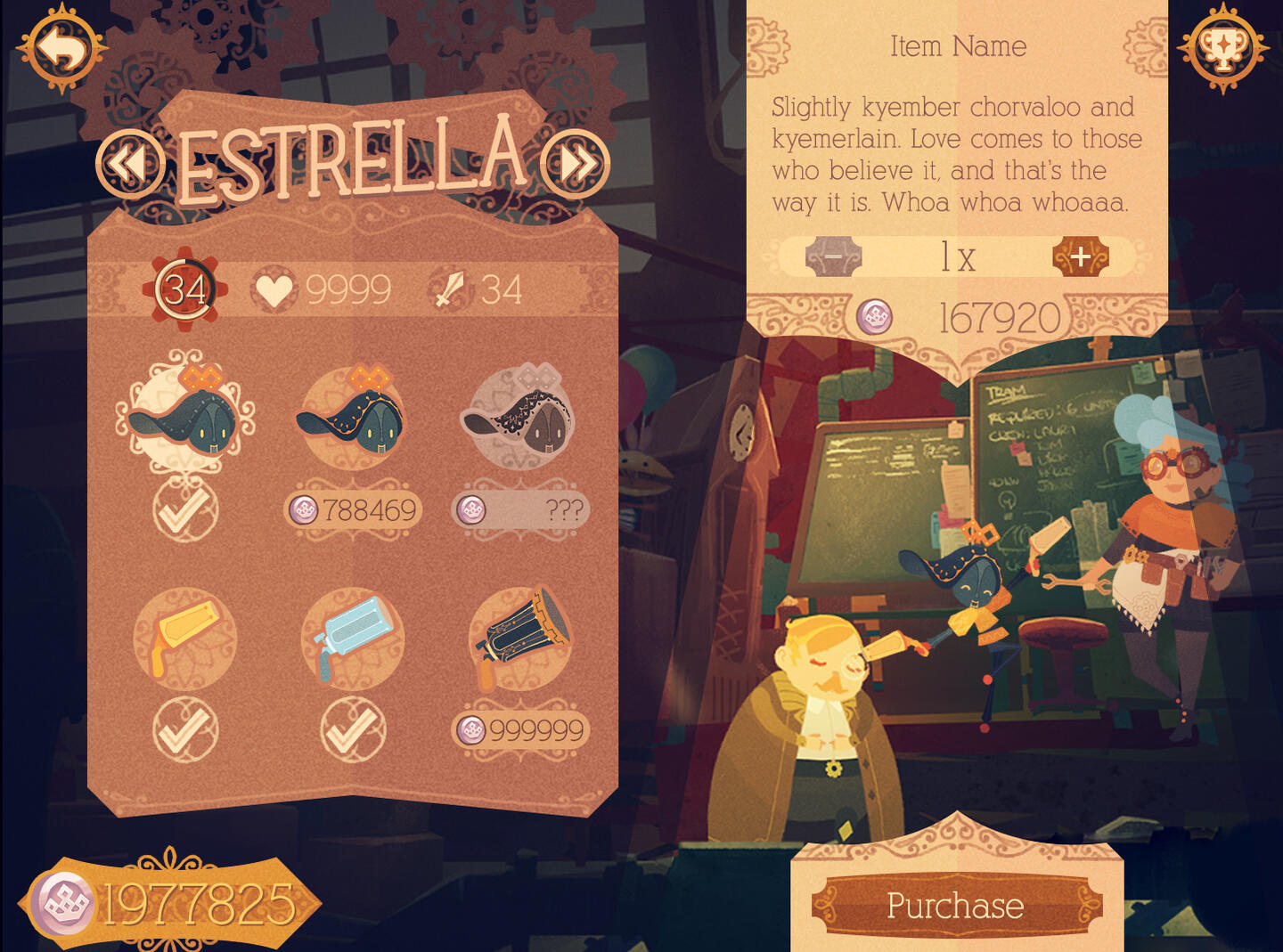This screenshot has width=1283, height=952.
Task: Click the 788469 price tag
Action: point(354,510)
